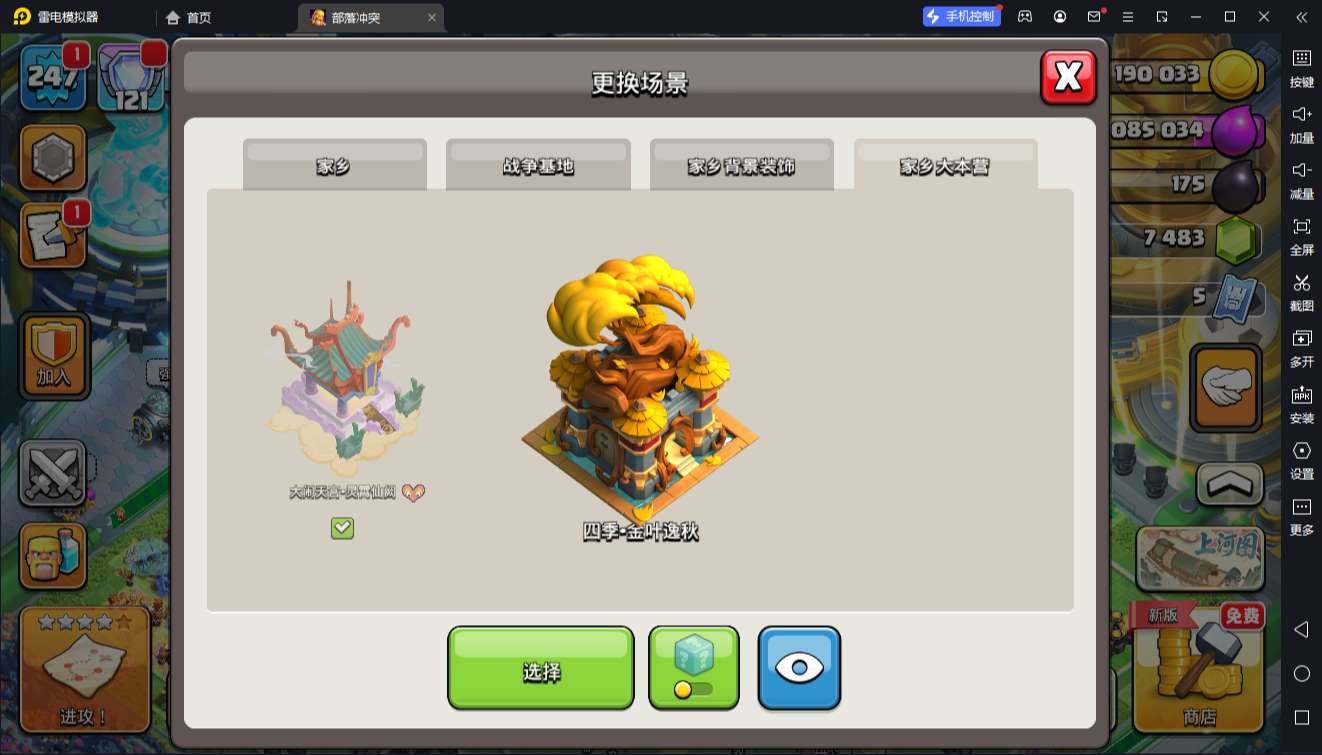Show the 家乡背景装饰 tab

pos(741,165)
